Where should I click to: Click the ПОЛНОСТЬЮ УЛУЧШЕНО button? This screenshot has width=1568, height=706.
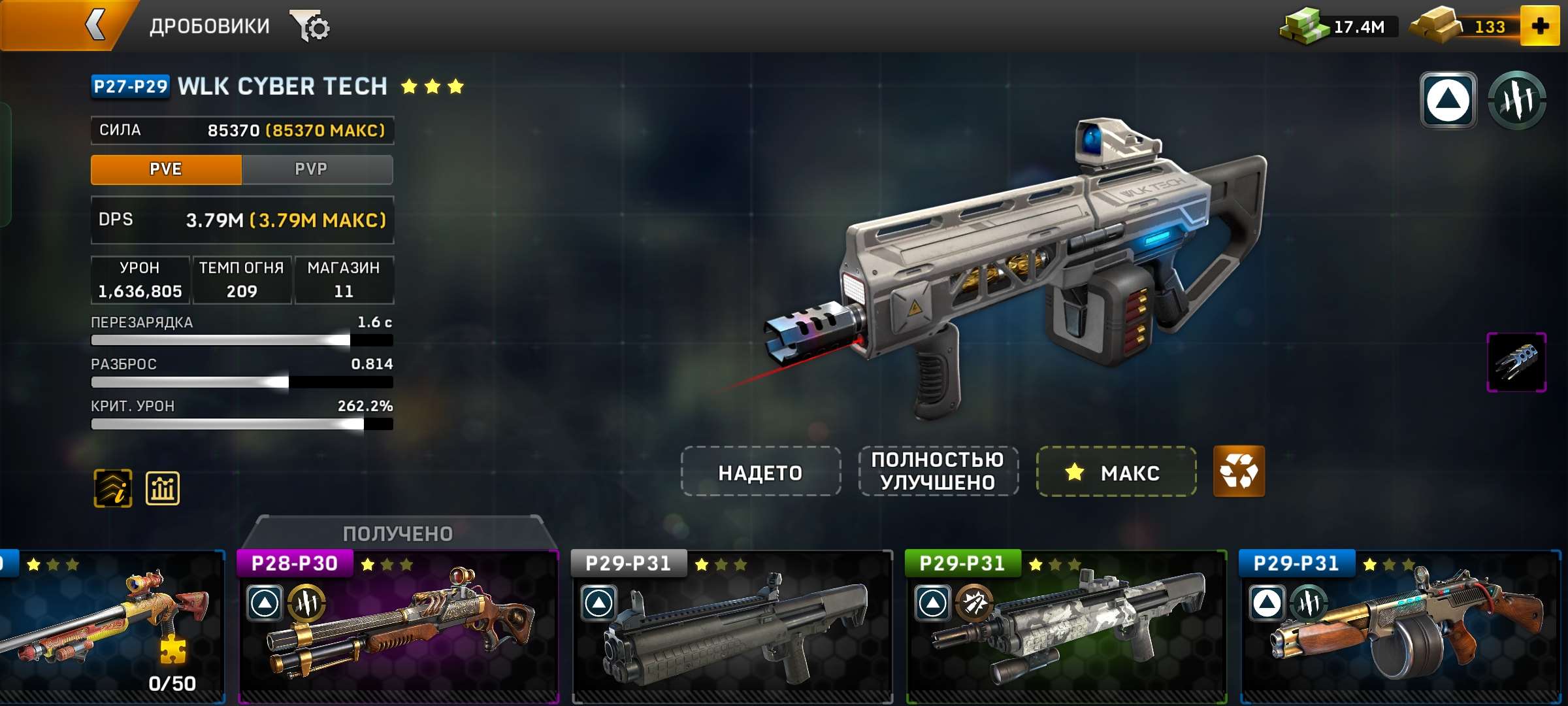pyautogui.click(x=938, y=472)
